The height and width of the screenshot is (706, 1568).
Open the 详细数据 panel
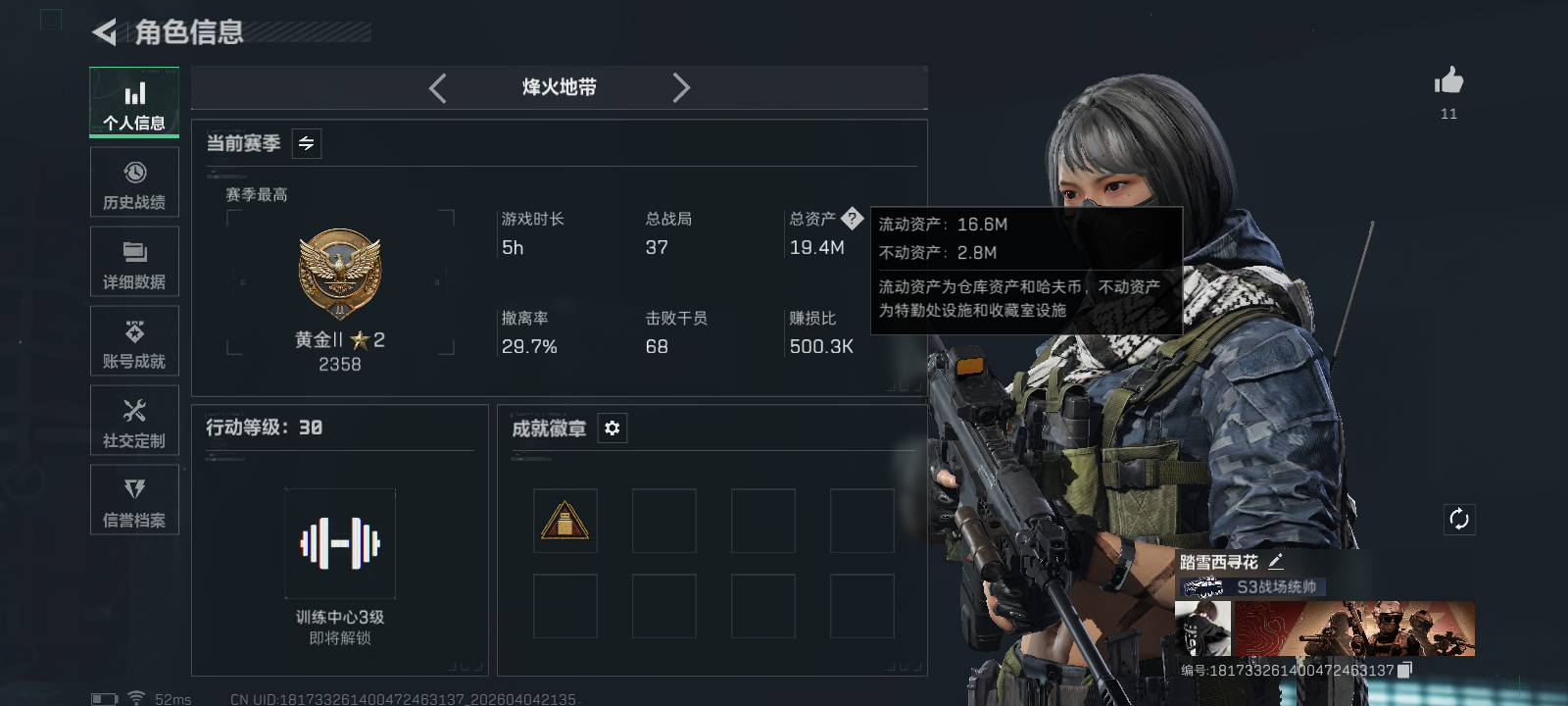(x=134, y=261)
